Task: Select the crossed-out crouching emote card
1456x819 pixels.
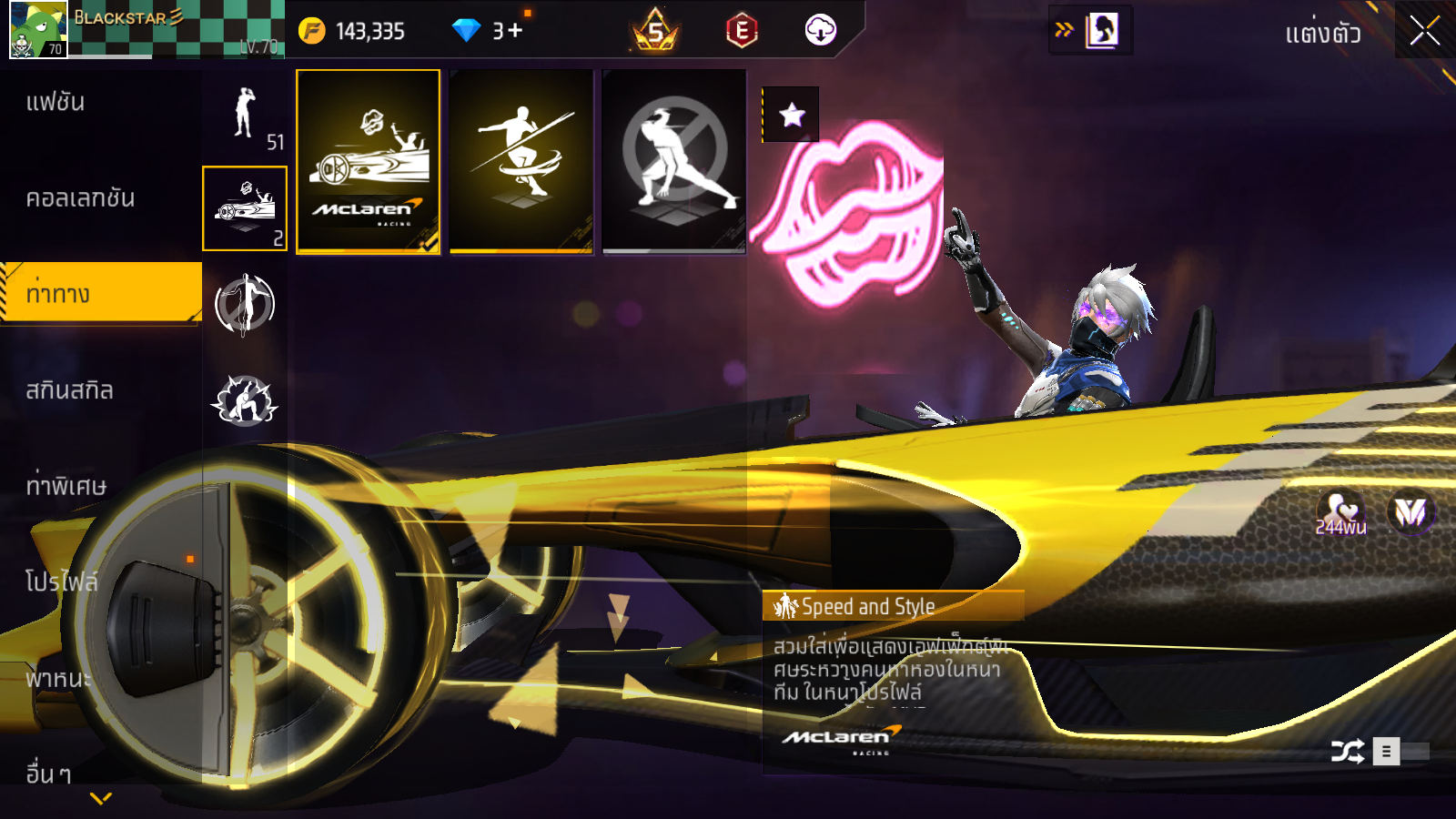Action: coord(674,161)
